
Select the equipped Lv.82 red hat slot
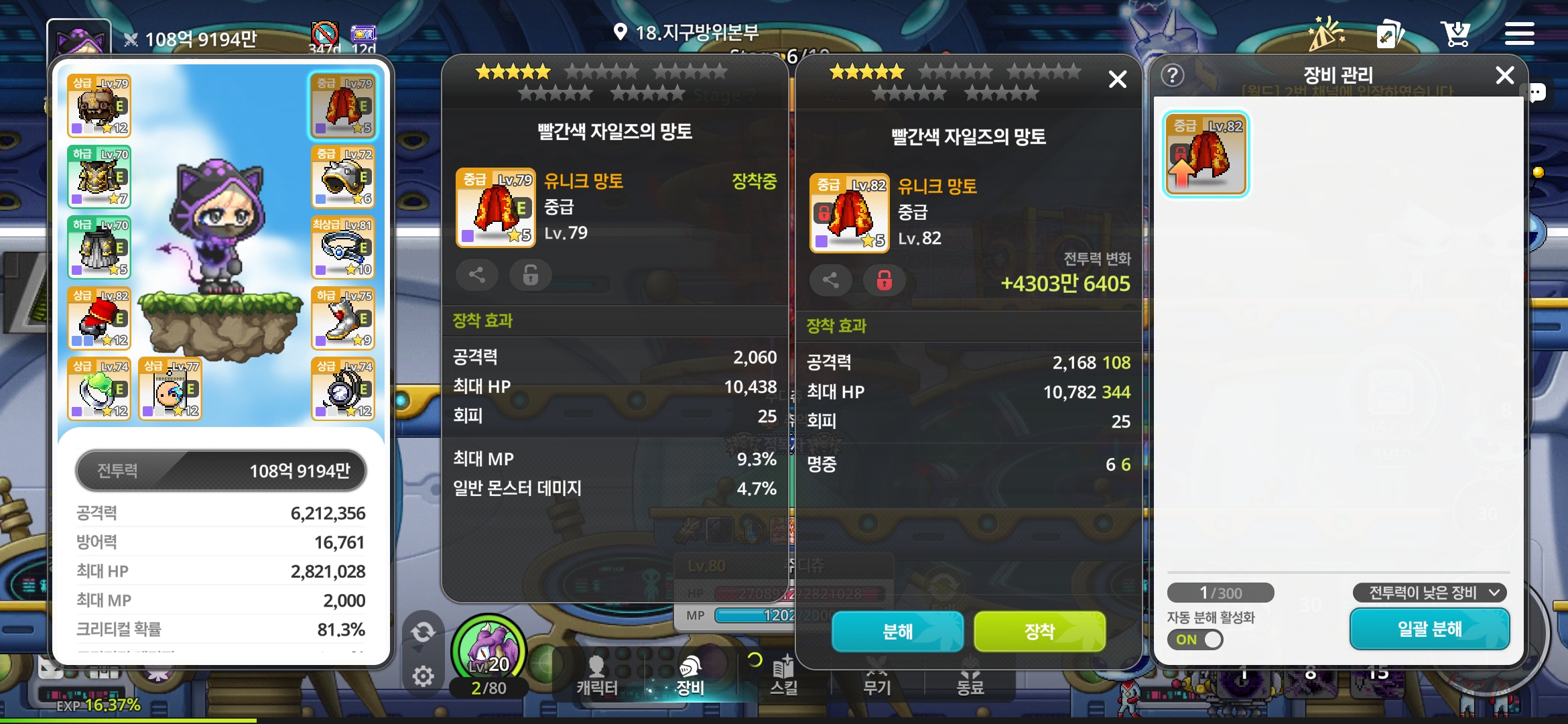click(x=99, y=318)
